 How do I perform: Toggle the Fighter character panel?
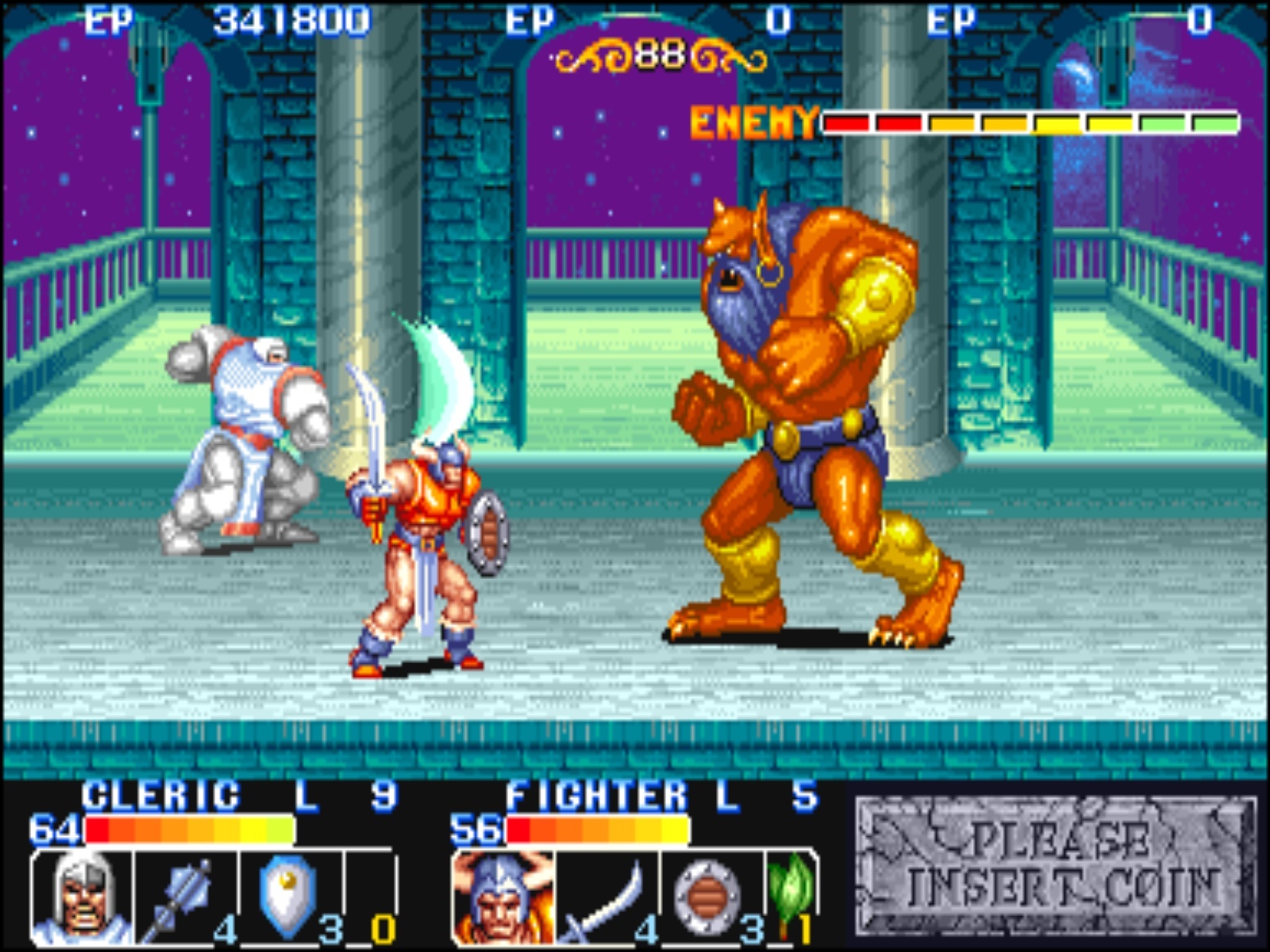tap(627, 865)
